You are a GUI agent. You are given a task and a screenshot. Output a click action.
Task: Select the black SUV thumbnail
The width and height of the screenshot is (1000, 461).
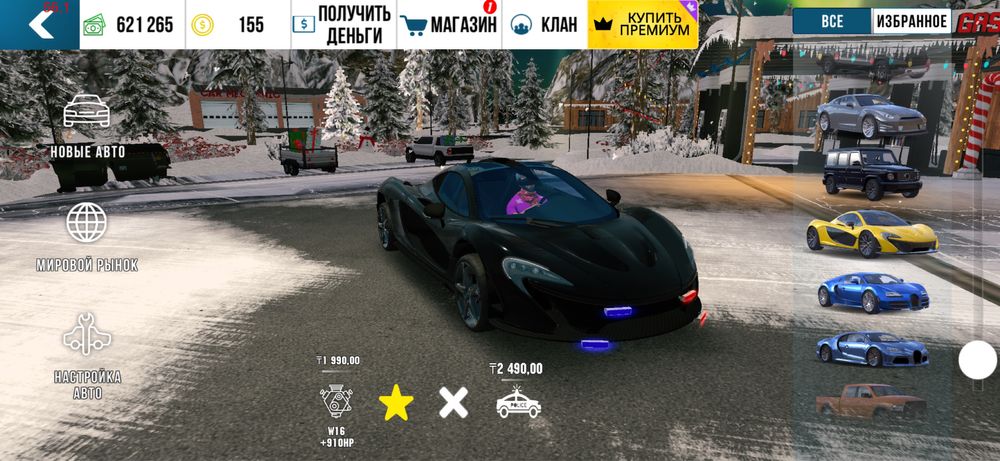(x=871, y=171)
